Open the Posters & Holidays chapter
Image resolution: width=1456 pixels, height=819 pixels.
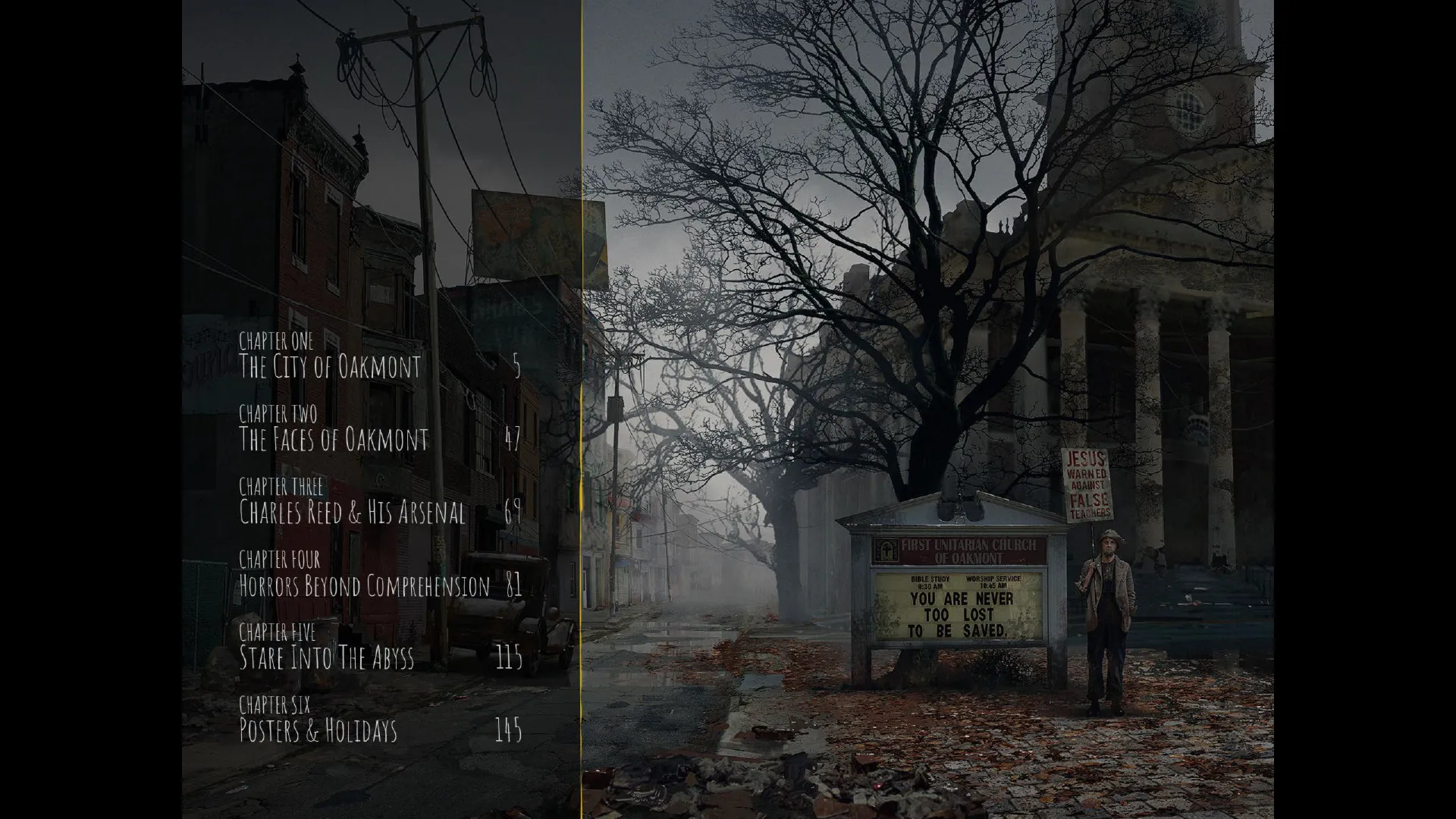(x=318, y=730)
